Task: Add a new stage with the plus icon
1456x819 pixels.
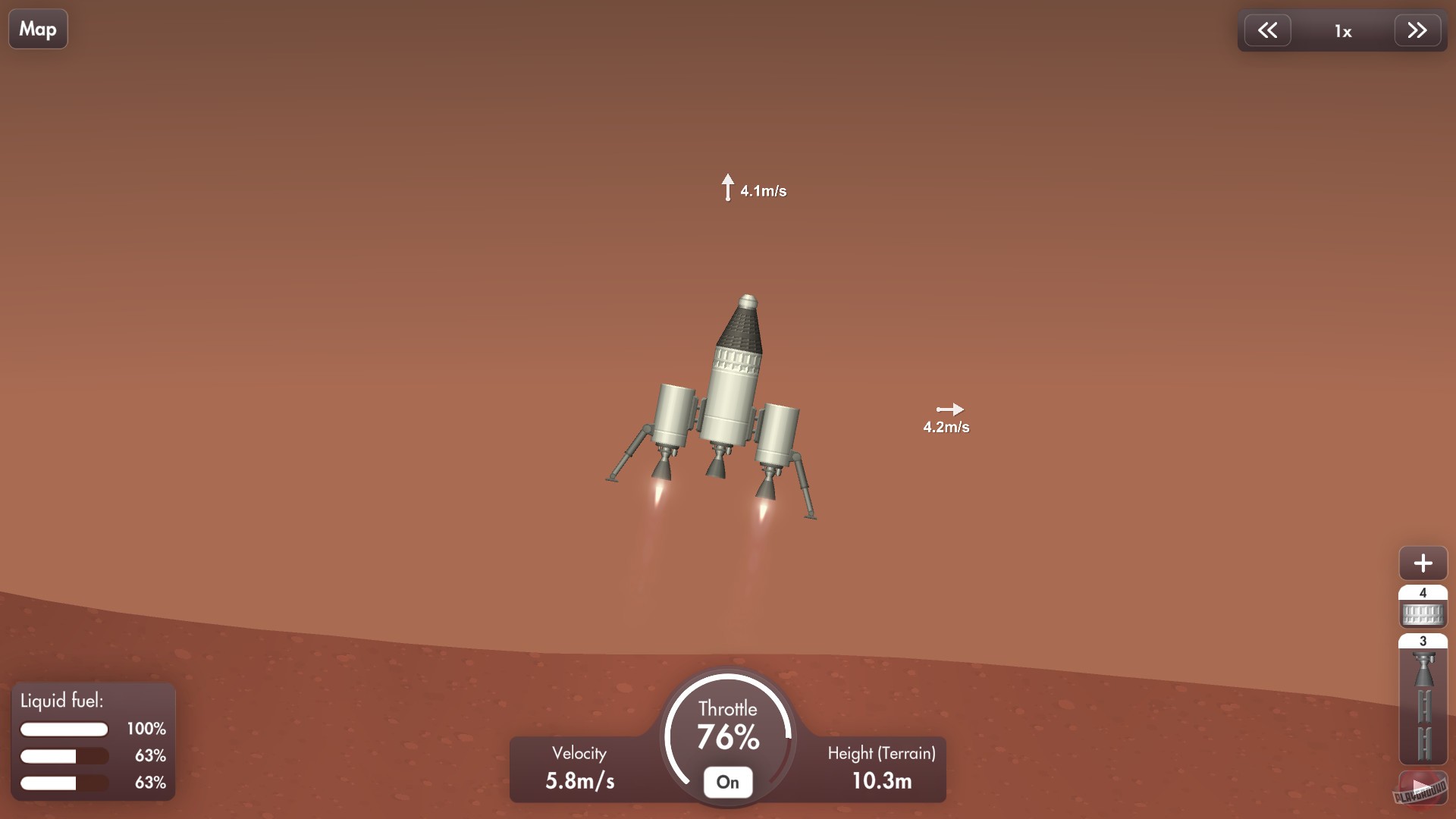Action: (1423, 563)
